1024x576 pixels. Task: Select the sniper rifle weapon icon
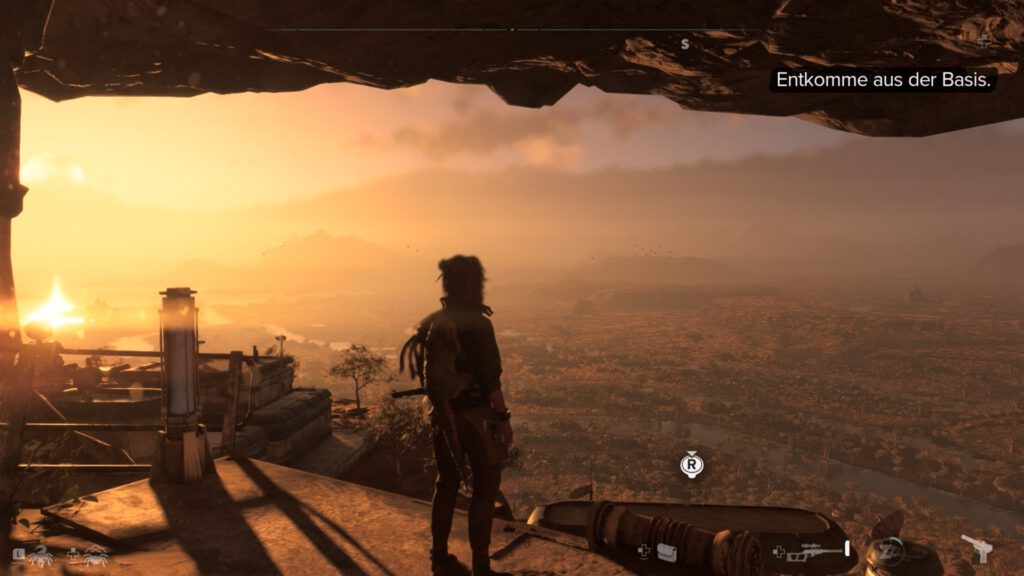tap(816, 551)
